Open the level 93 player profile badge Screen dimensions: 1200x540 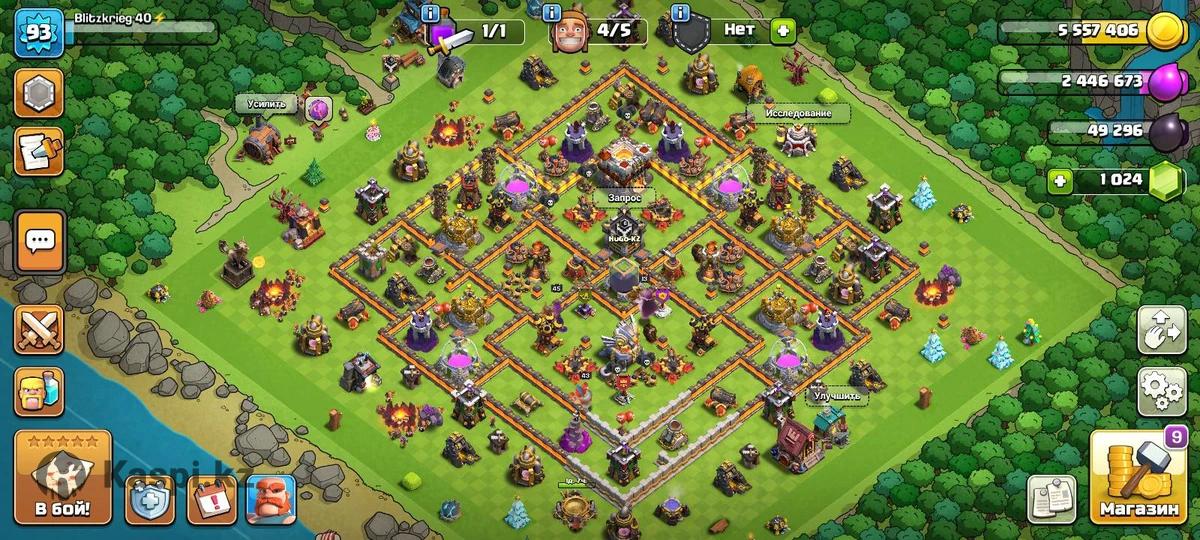40,35
